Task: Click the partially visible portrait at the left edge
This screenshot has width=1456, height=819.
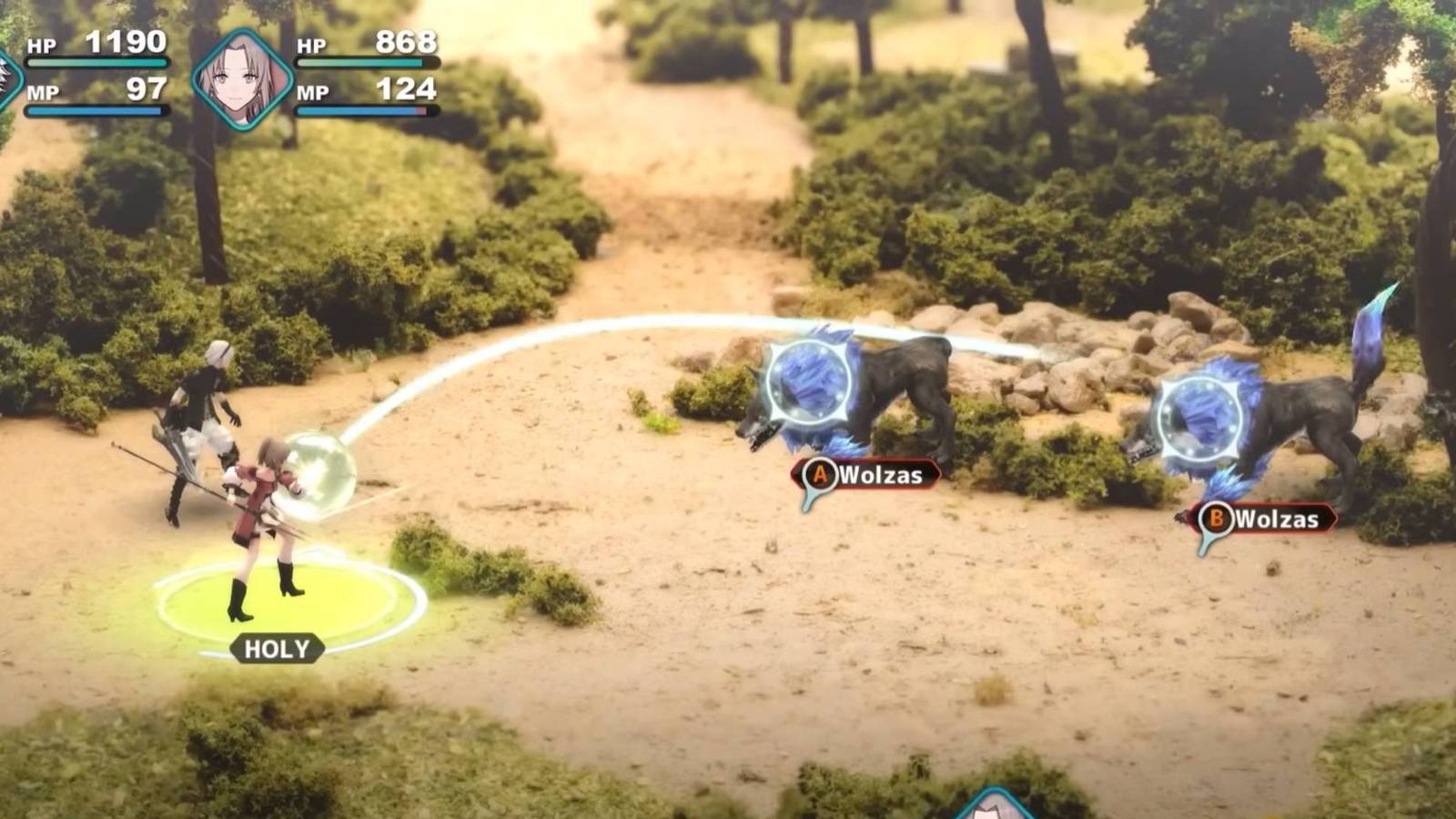Action: (7, 73)
